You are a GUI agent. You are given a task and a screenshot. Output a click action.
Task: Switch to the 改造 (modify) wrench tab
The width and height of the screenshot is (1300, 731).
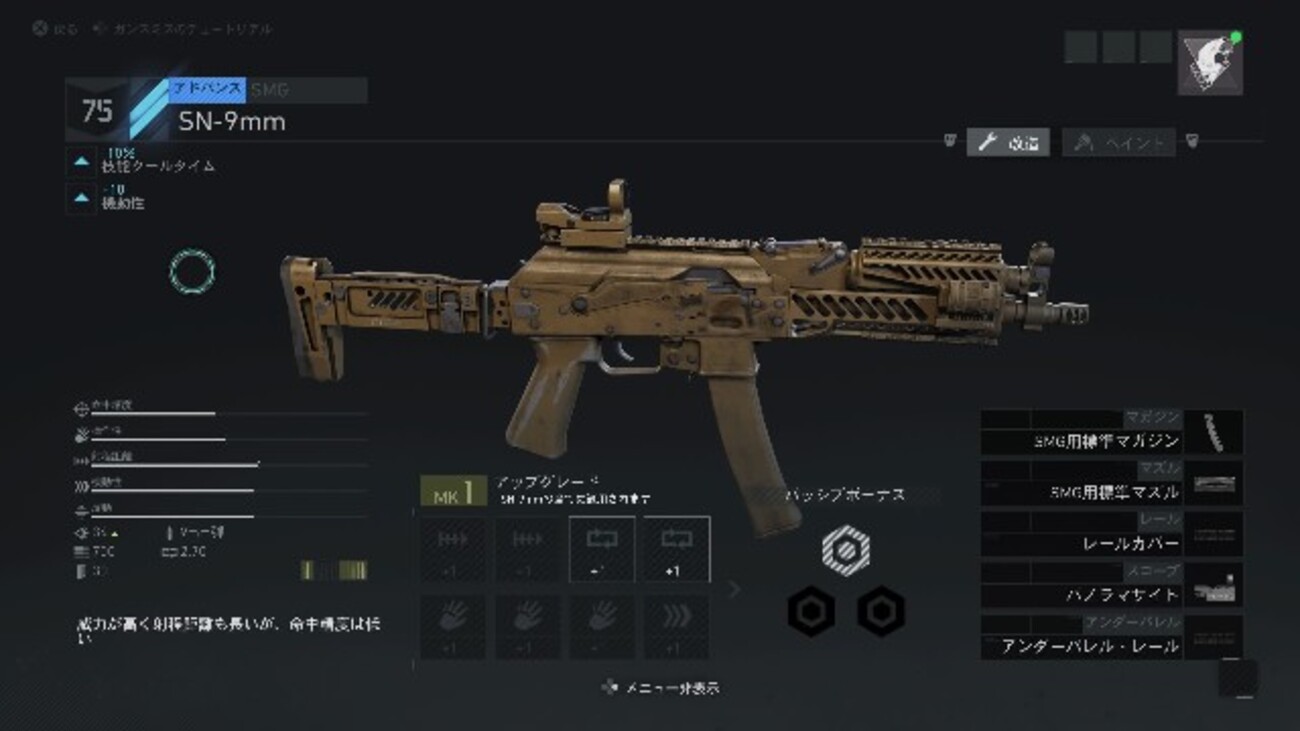(x=1008, y=143)
